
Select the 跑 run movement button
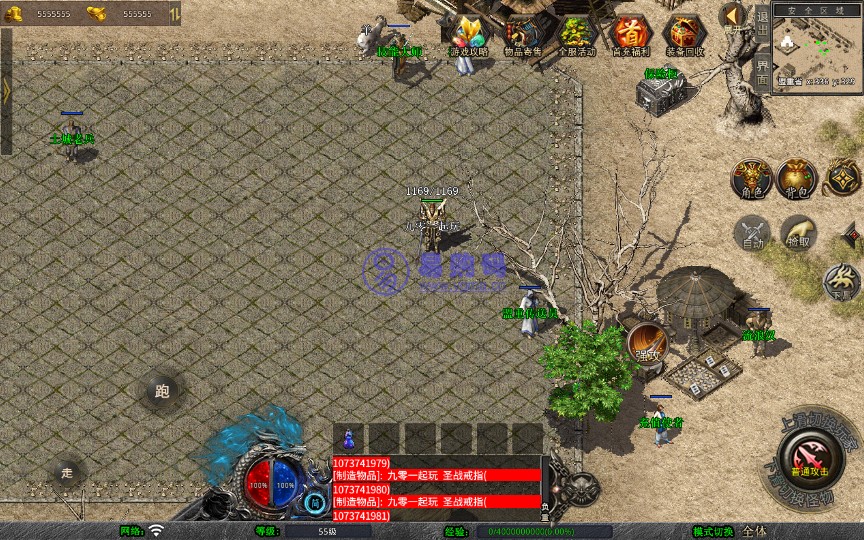(x=162, y=391)
